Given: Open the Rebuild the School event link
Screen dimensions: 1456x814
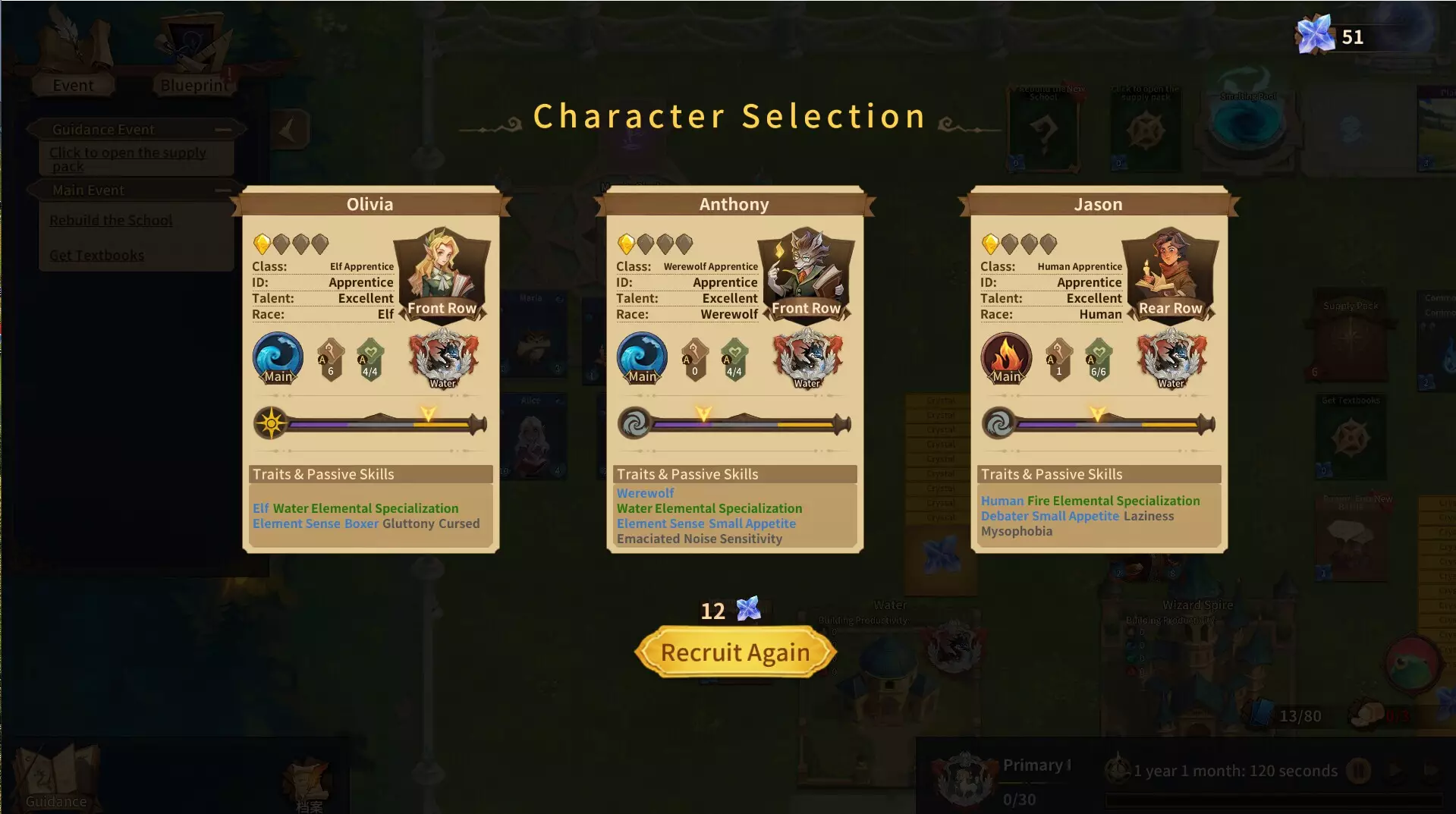Looking at the screenshot, I should click(111, 220).
